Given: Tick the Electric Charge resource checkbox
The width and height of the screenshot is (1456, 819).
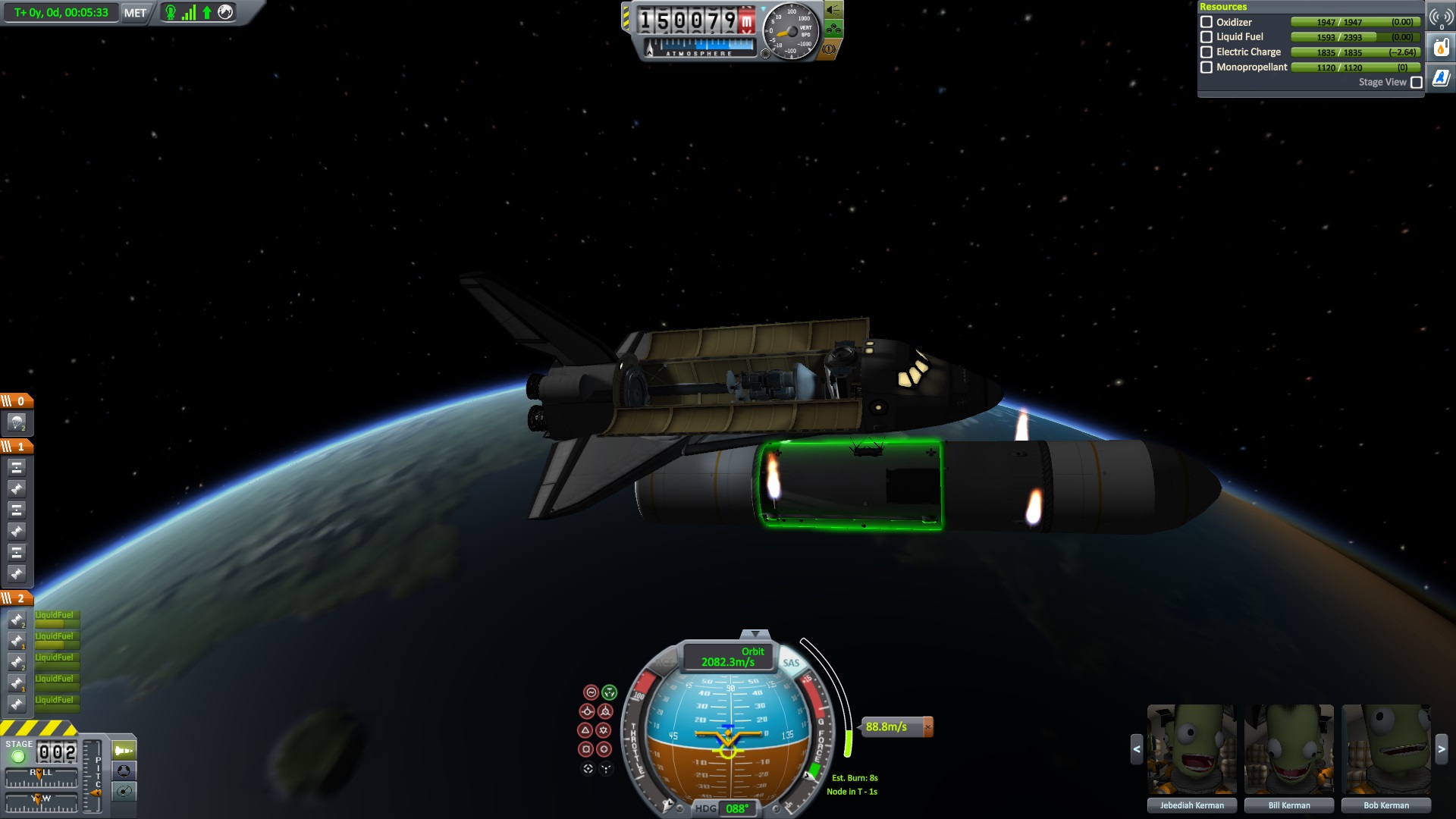Looking at the screenshot, I should pyautogui.click(x=1207, y=52).
